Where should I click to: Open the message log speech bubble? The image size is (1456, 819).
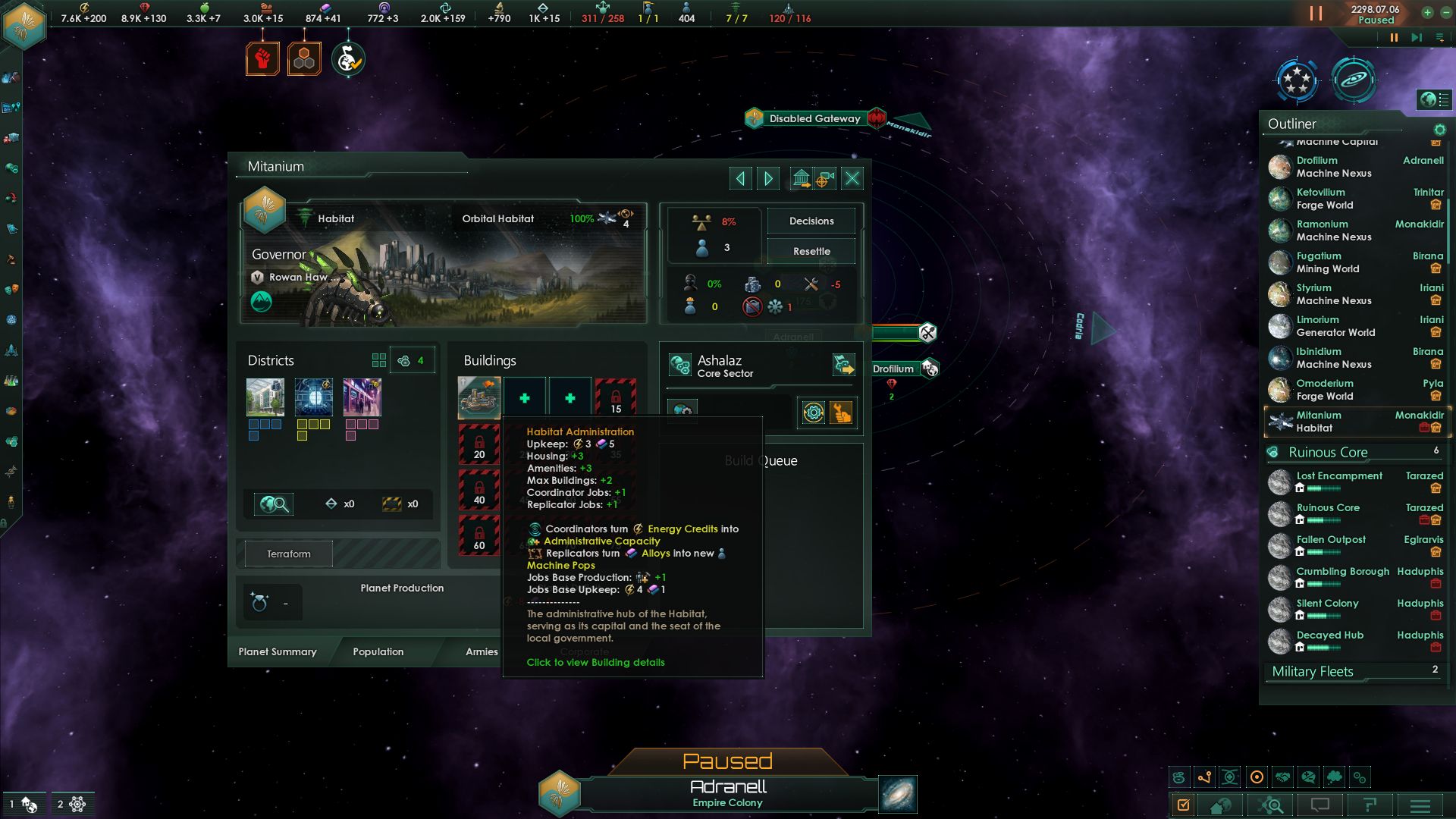tap(1319, 805)
